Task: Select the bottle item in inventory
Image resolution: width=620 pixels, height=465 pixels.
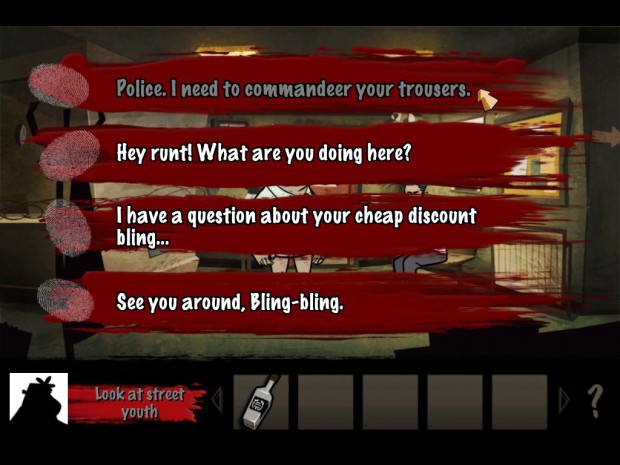Action: pyautogui.click(x=261, y=402)
